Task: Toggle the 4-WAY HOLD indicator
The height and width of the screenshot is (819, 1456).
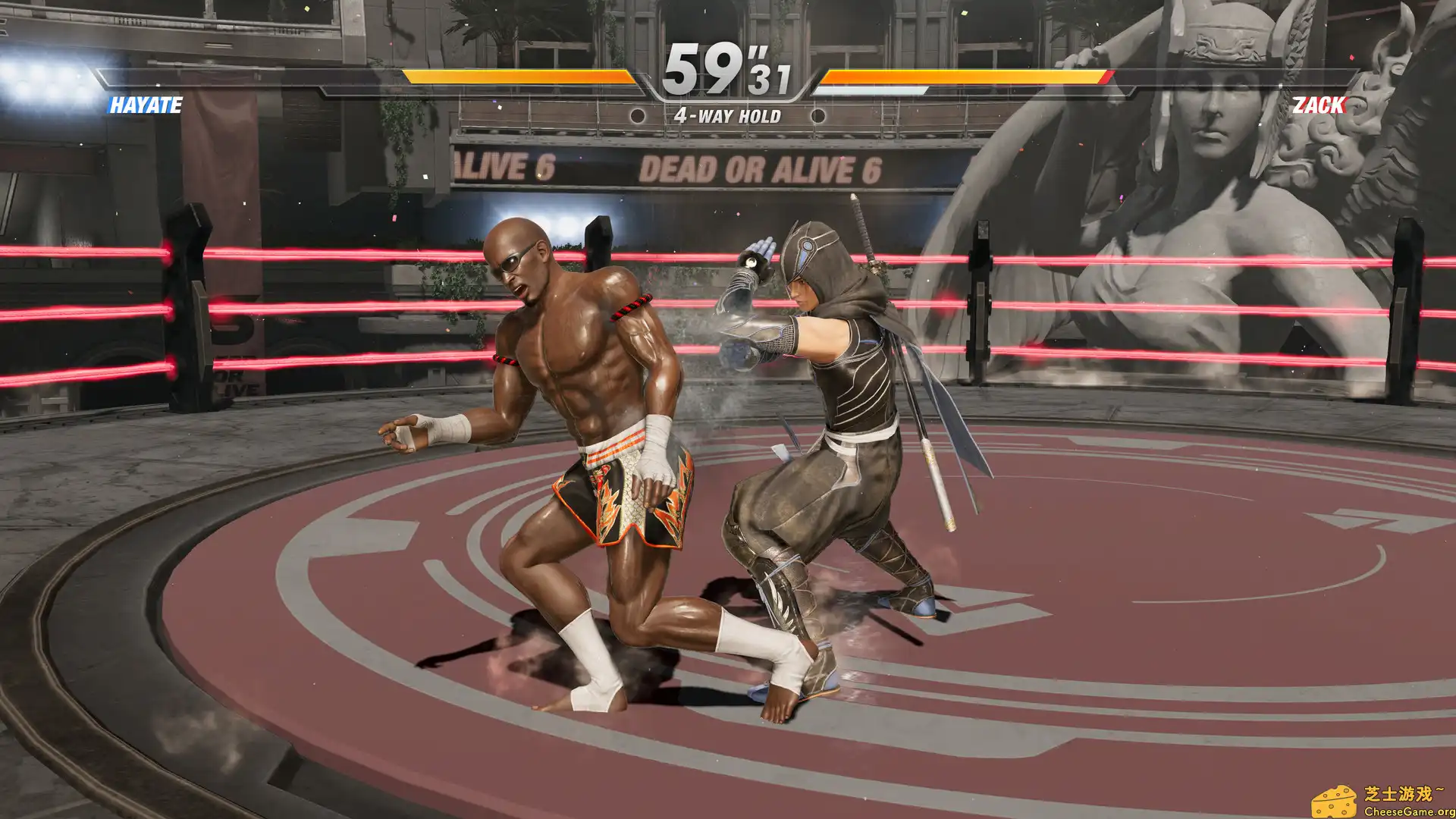Action: point(728,115)
